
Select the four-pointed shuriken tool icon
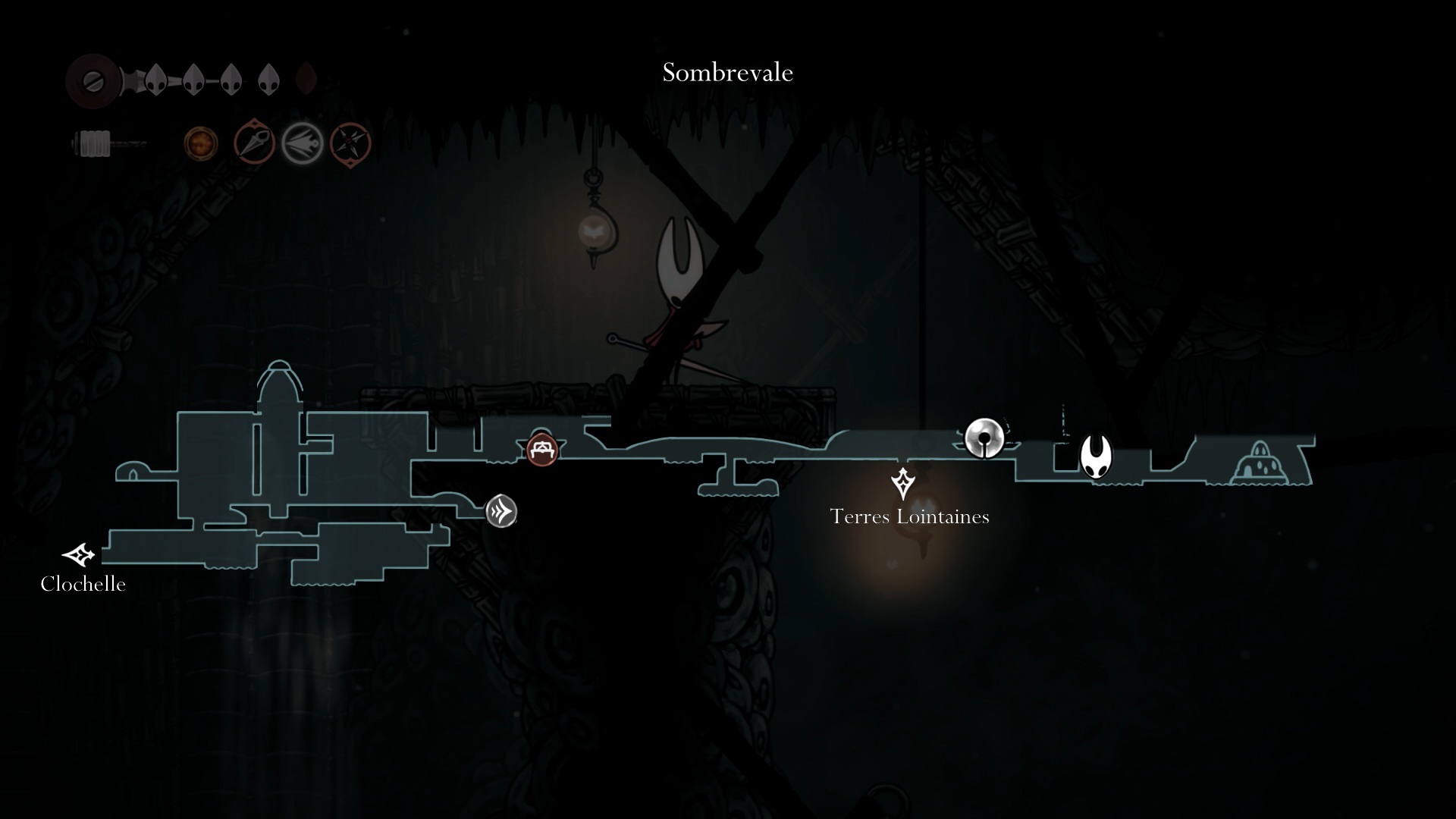[350, 143]
